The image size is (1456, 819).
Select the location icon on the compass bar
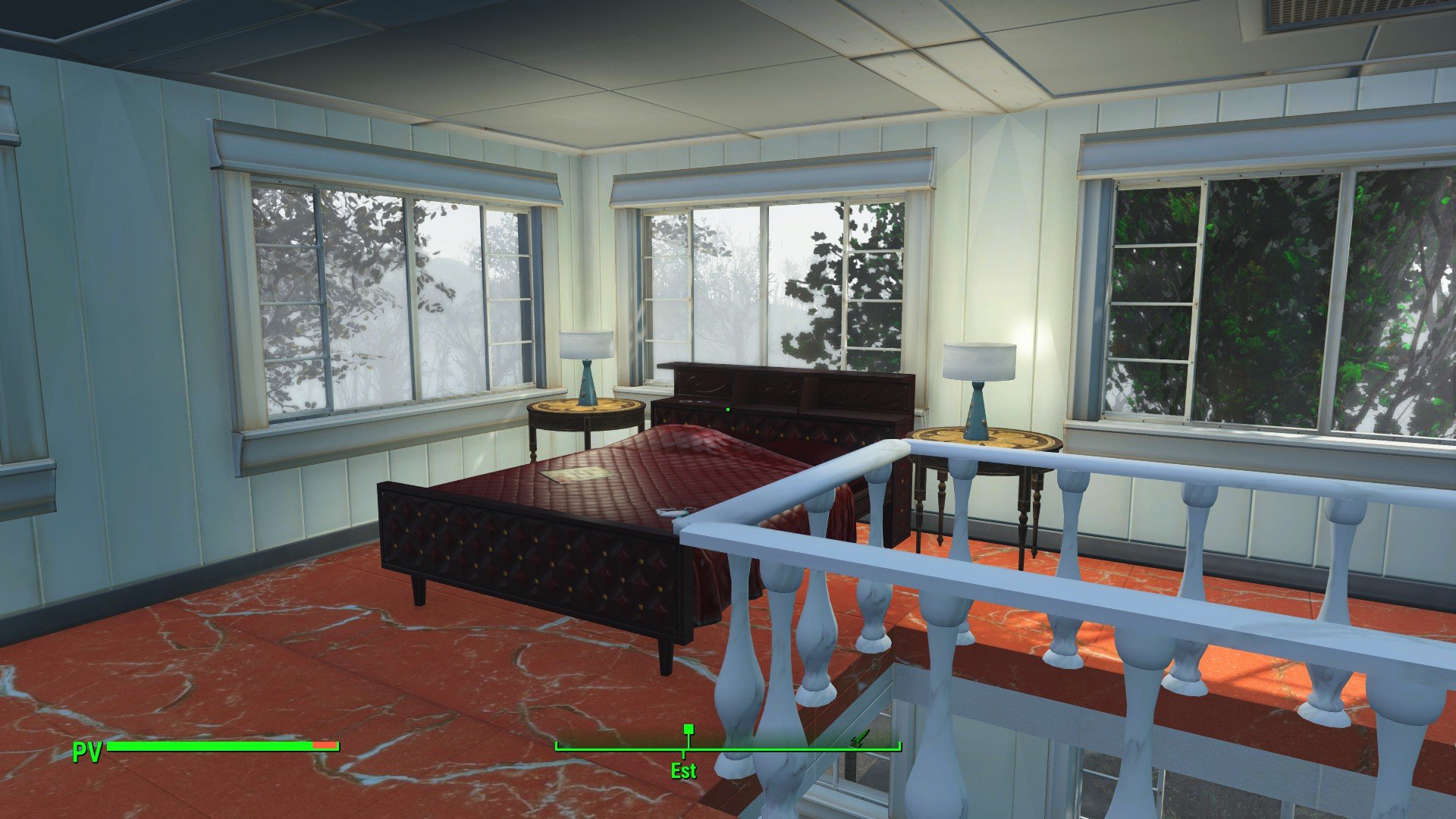[x=859, y=739]
